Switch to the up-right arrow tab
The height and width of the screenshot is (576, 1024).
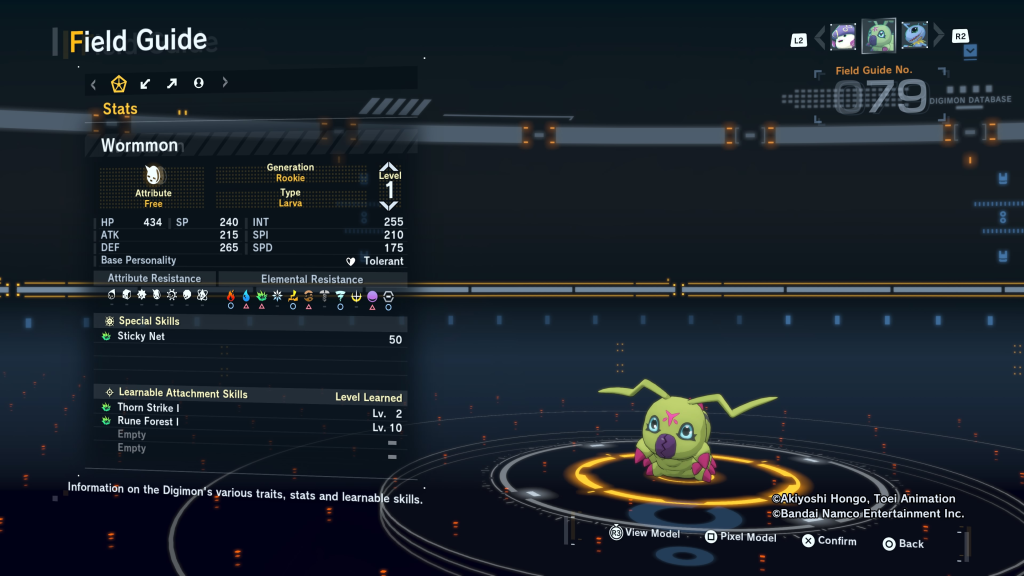click(172, 83)
